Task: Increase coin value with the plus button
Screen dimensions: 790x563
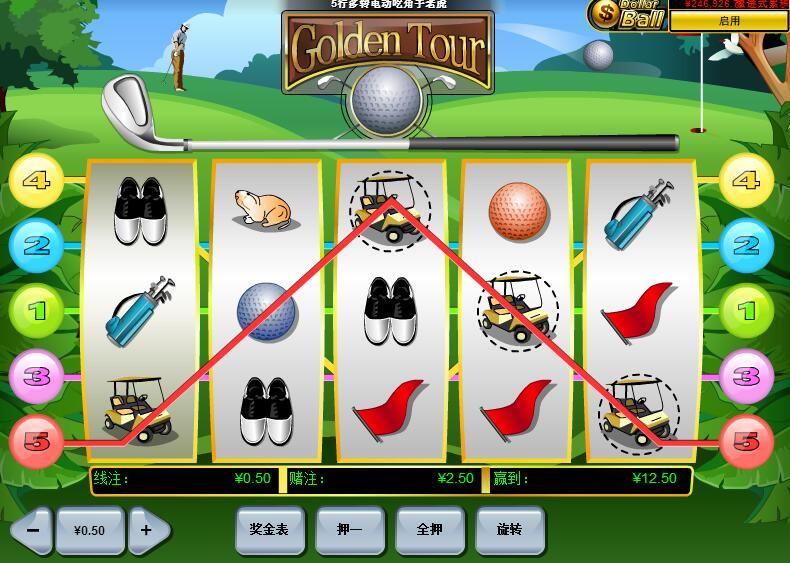Action: 147,530
